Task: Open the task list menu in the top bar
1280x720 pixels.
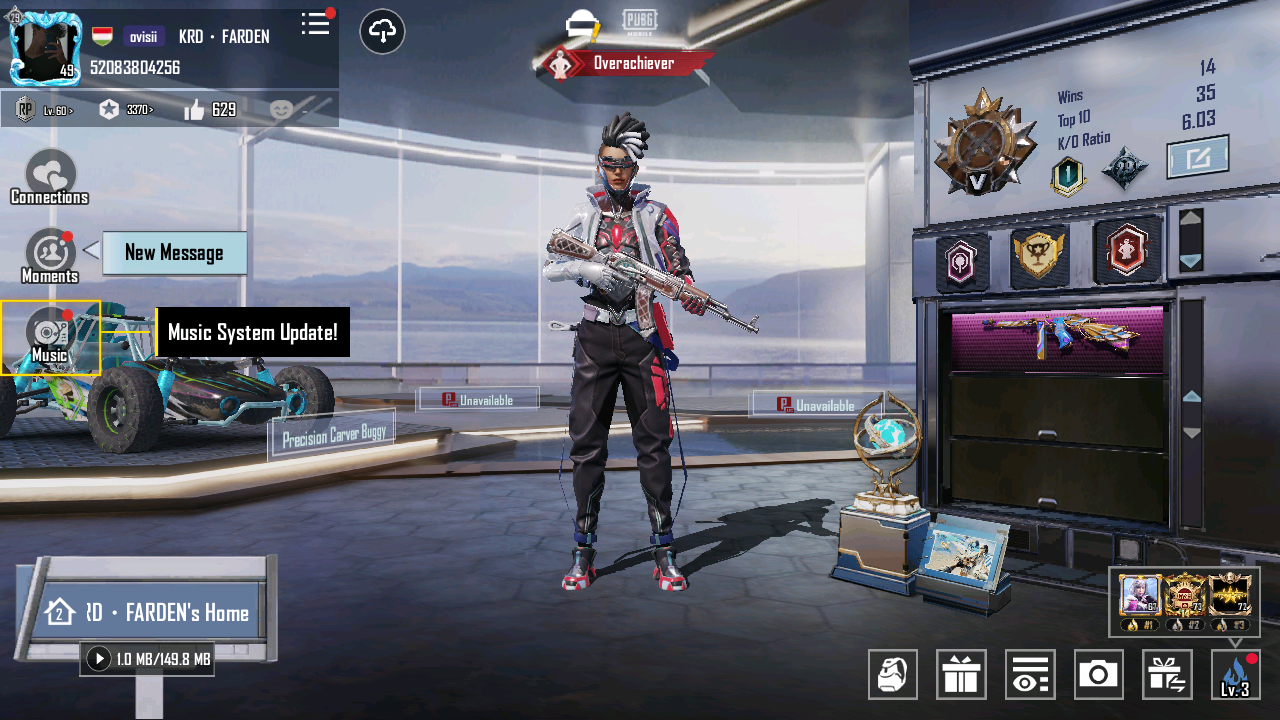Action: pos(315,25)
